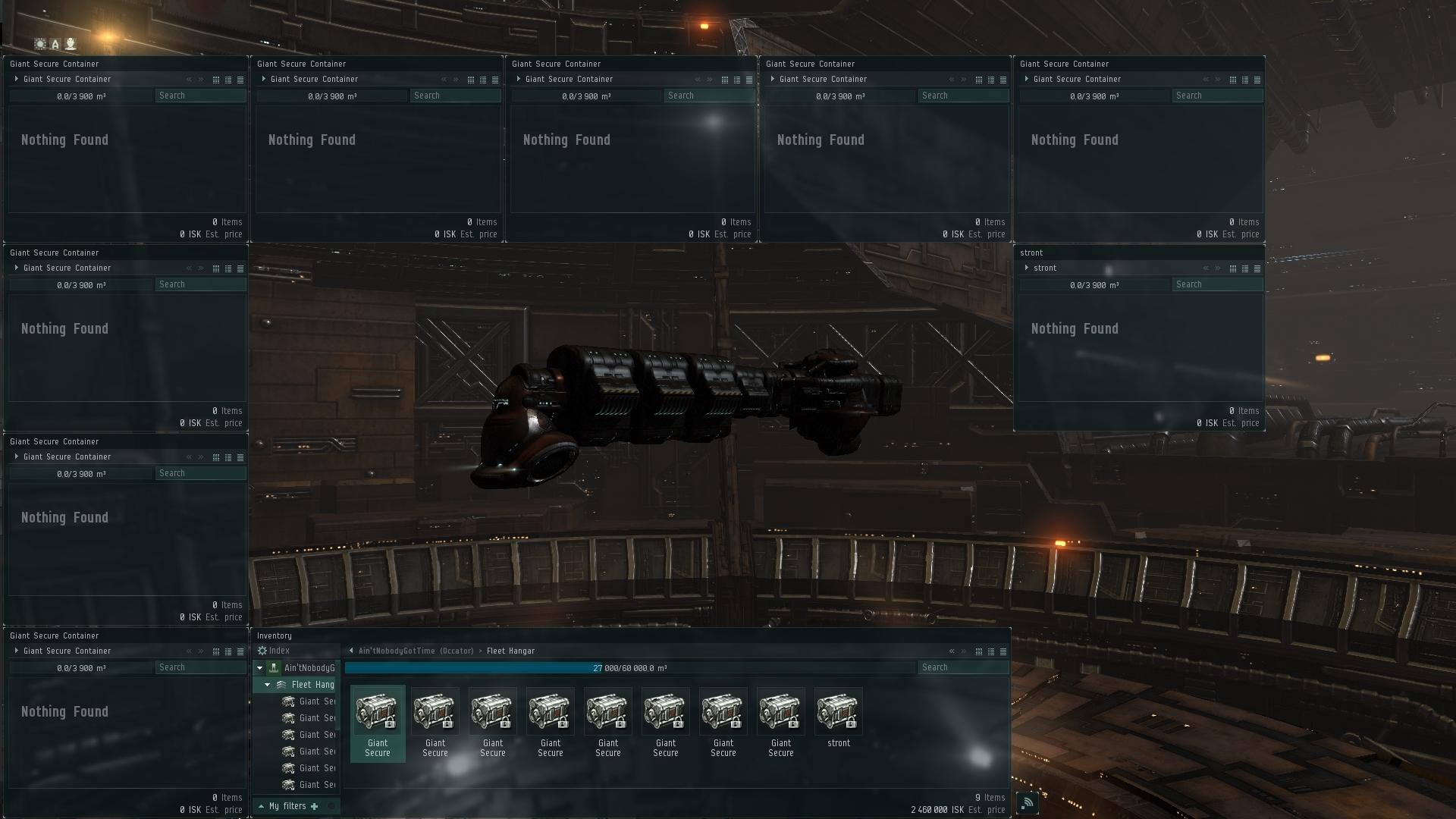Collapse the Ain'tNobodyG tree entry
Screen dimensions: 1456x819
259,667
